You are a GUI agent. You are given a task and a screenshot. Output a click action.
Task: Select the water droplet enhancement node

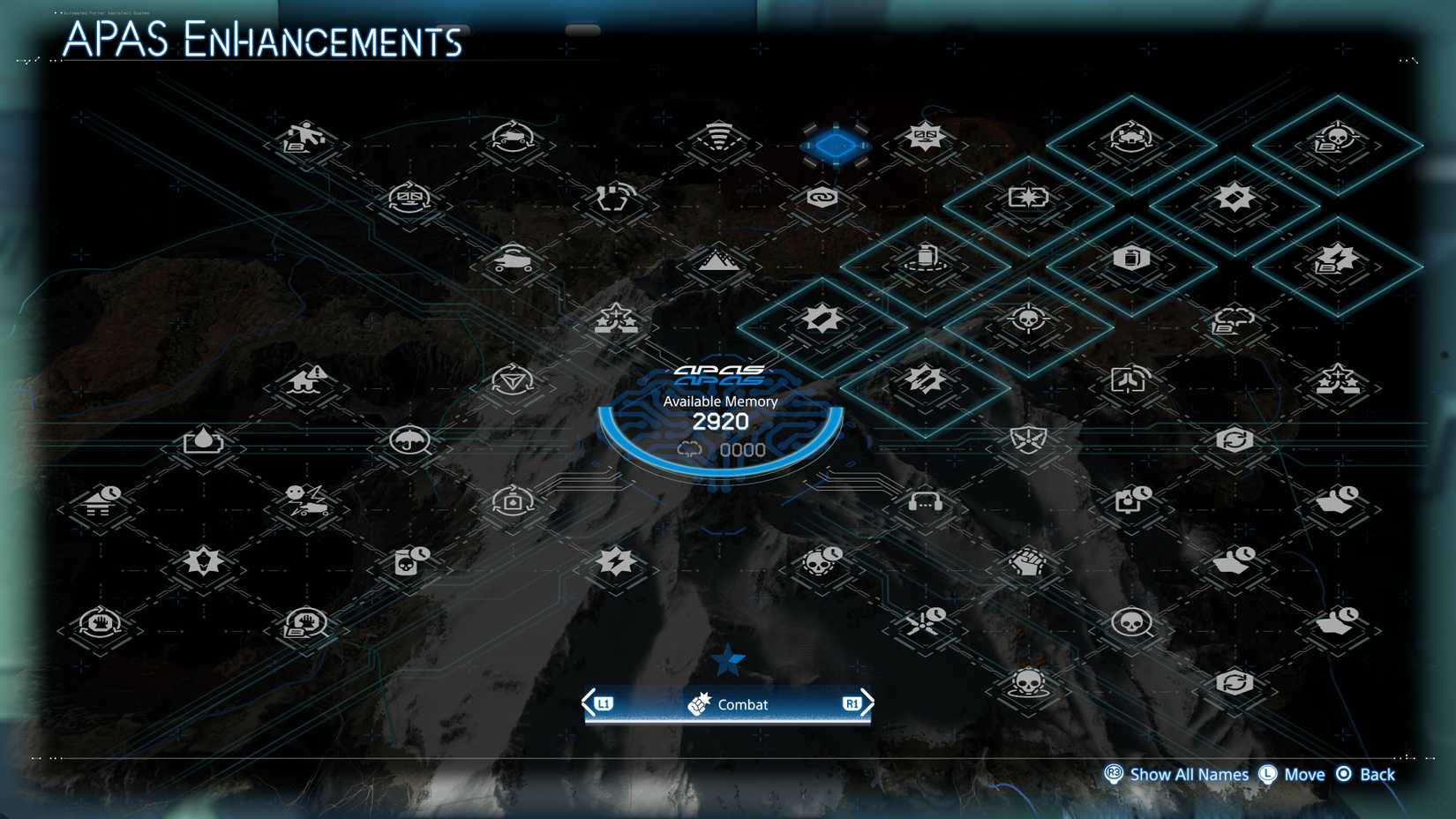coord(204,440)
